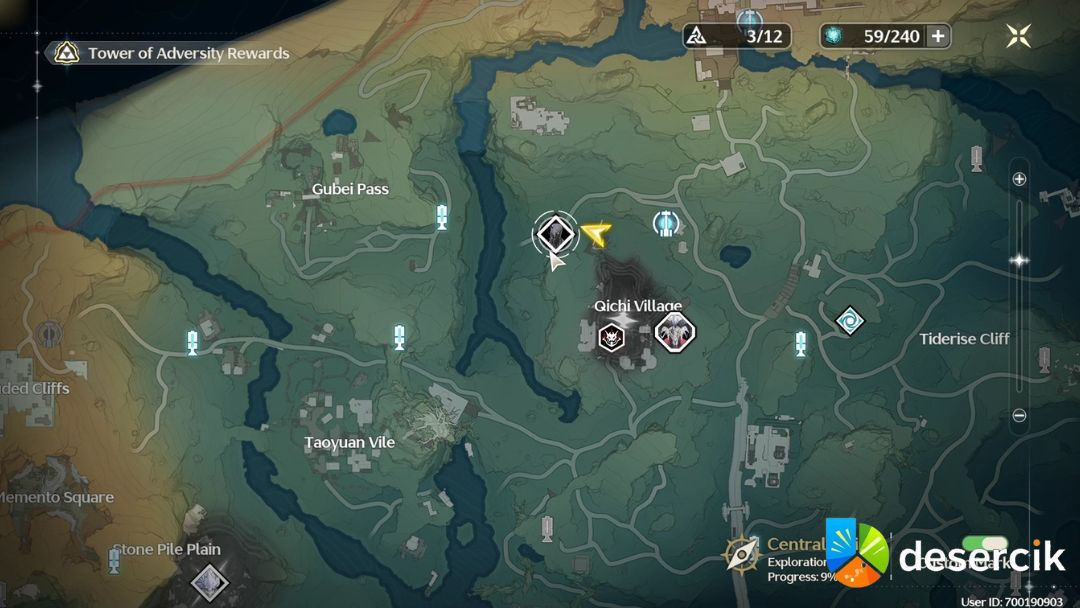
Task: Open the Central exploration progress compass
Action: (x=743, y=553)
